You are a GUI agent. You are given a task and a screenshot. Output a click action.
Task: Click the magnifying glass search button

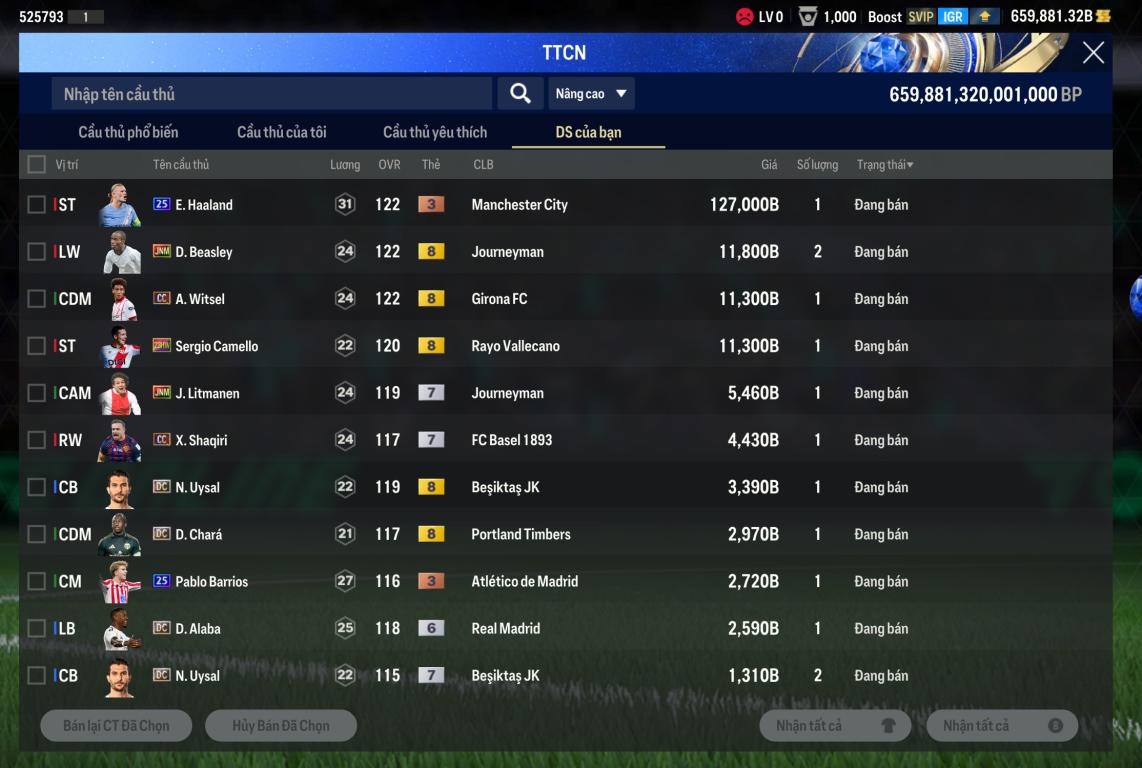520,93
